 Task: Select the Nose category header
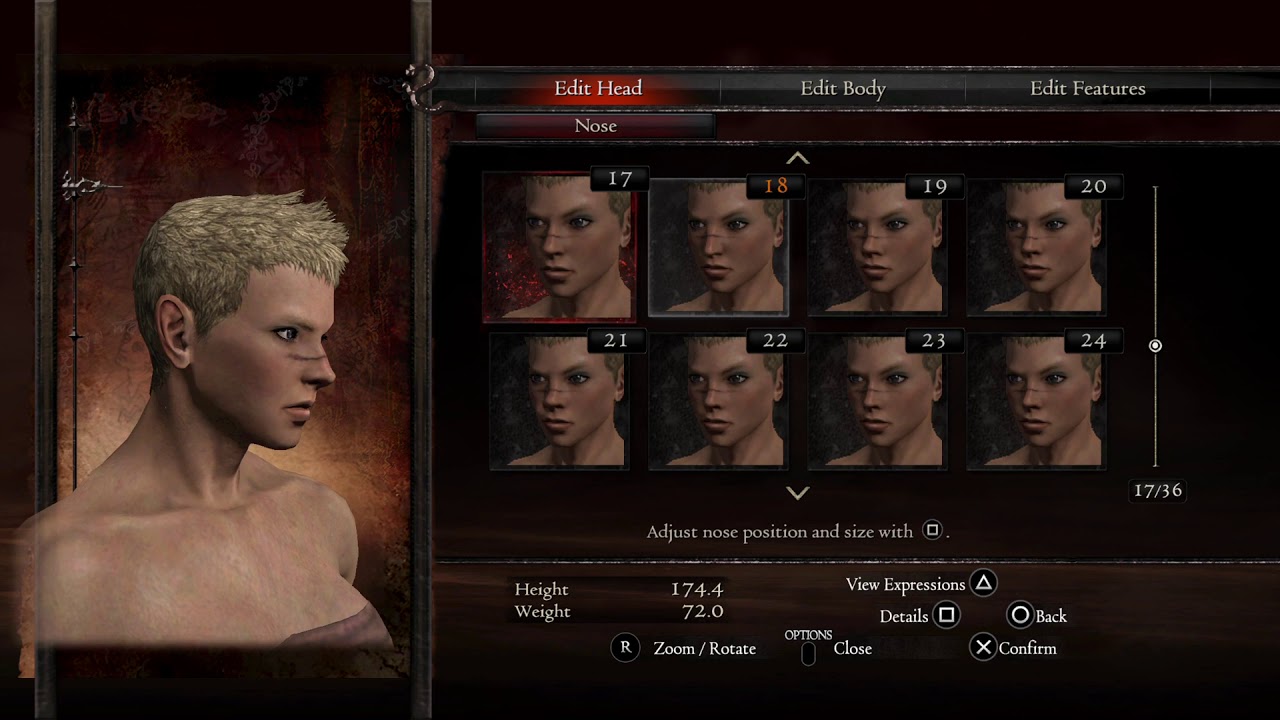pos(595,126)
